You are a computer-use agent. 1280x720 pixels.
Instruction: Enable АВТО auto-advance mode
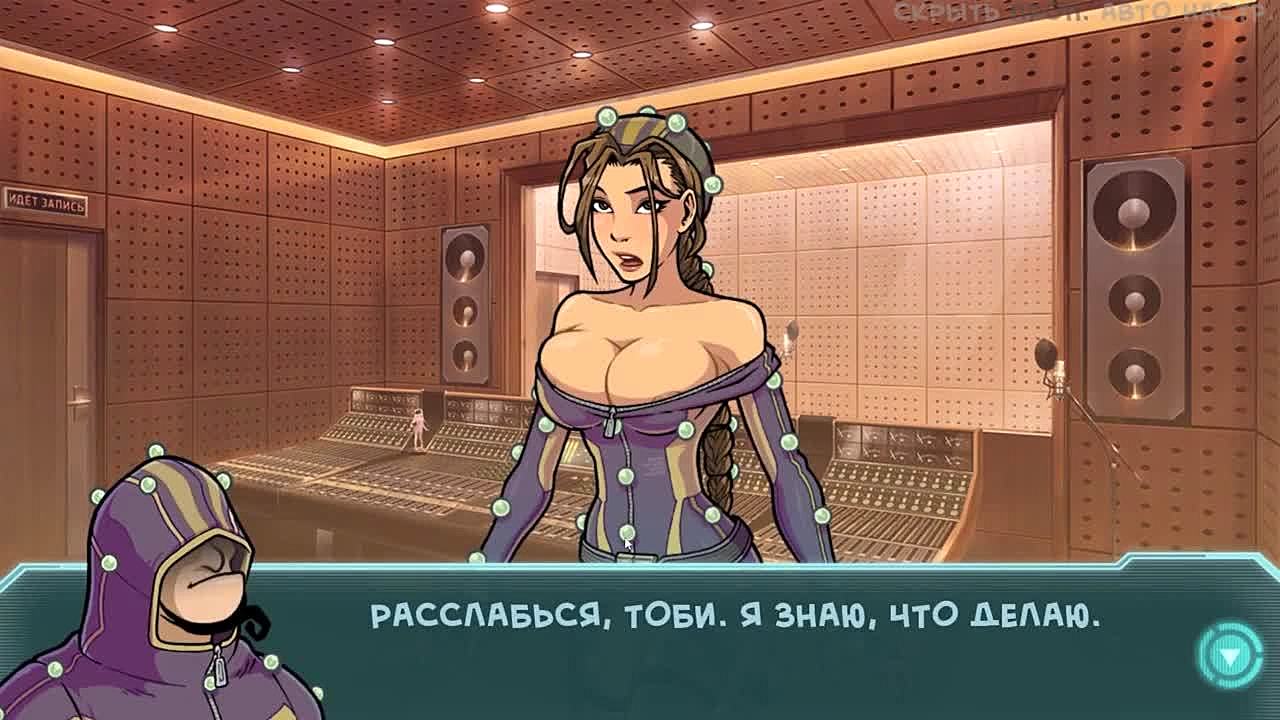coord(1136,13)
